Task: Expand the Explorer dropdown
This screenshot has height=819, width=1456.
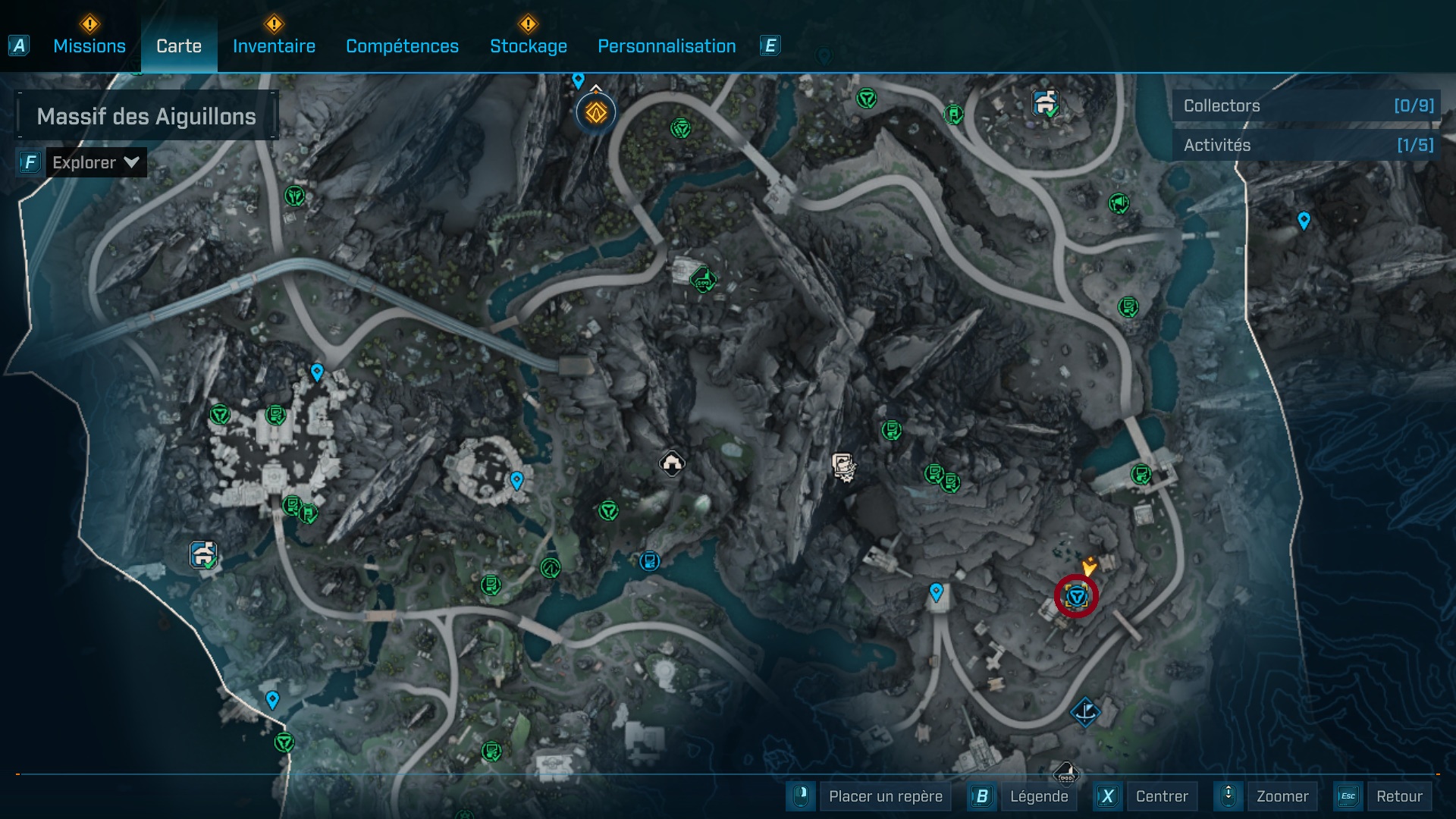Action: pyautogui.click(x=96, y=162)
